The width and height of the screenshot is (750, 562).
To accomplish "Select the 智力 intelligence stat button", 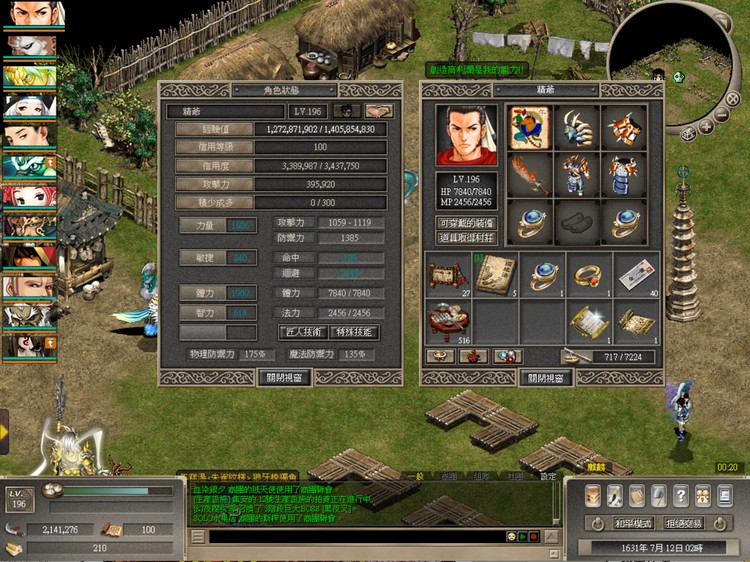I will pos(204,312).
